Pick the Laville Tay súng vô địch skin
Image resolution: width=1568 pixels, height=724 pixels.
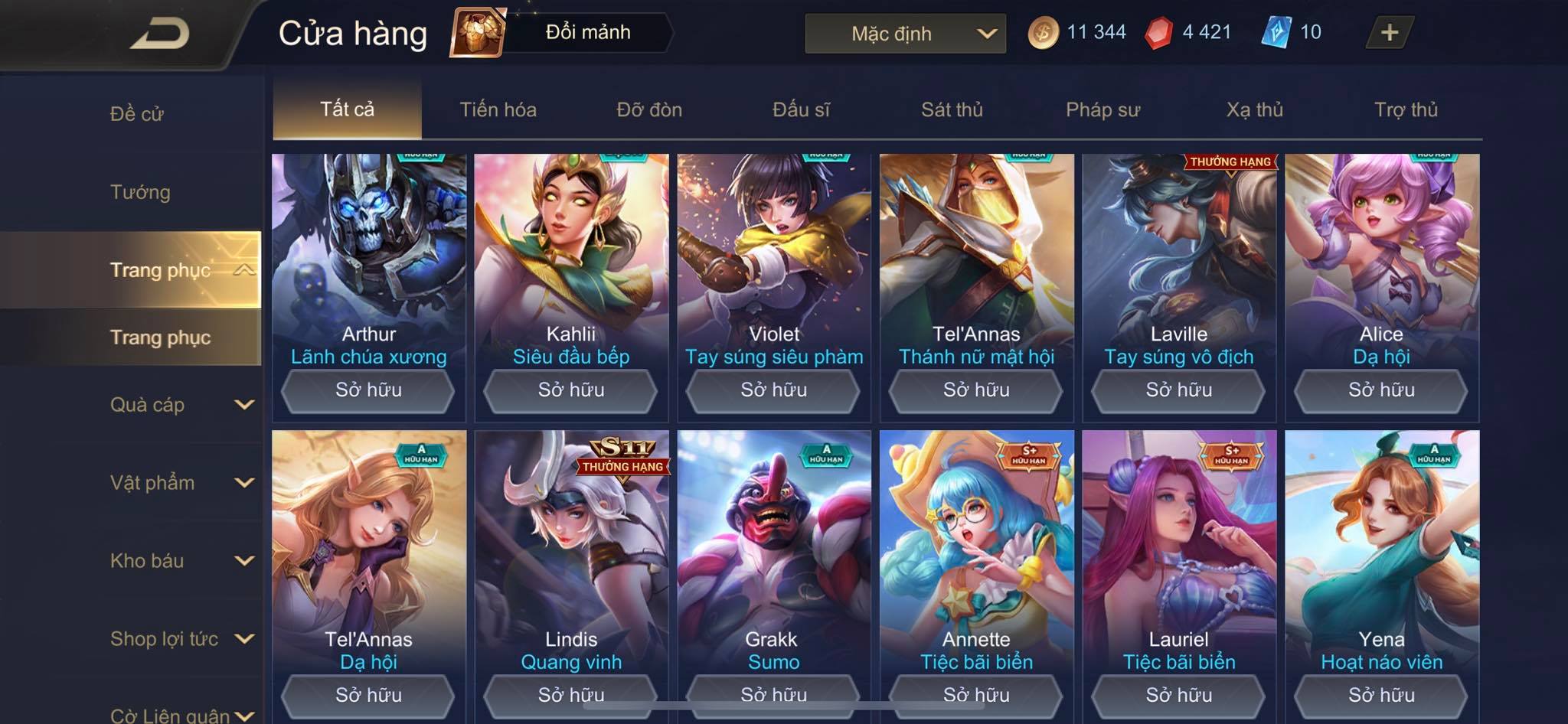tap(1178, 260)
